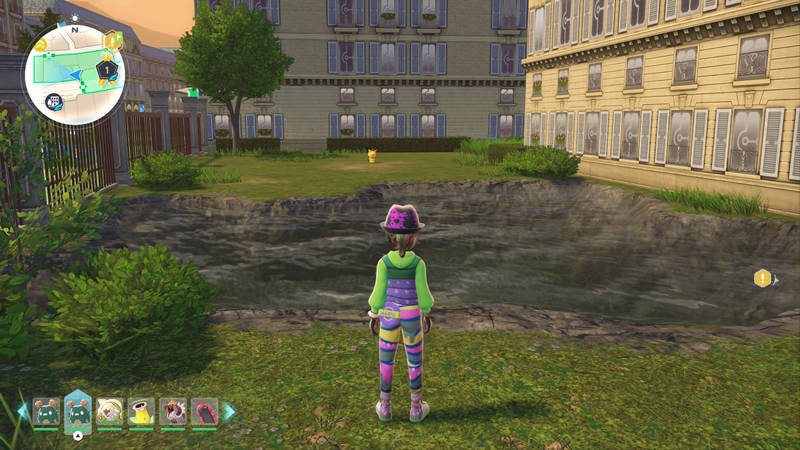Select the gold exclamation marker on the minimap
The image size is (800, 450).
(111, 40)
